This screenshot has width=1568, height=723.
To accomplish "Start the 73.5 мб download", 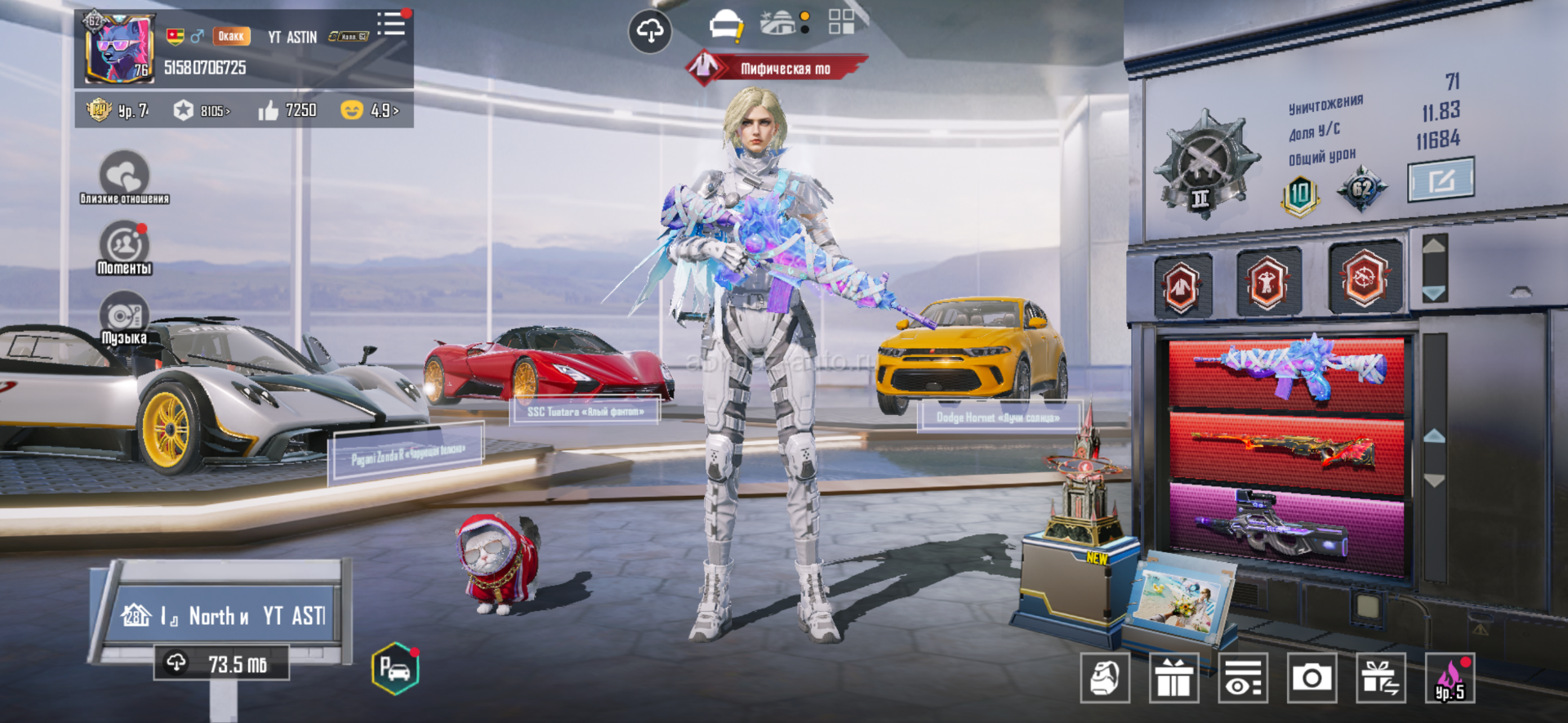I will click(x=221, y=663).
